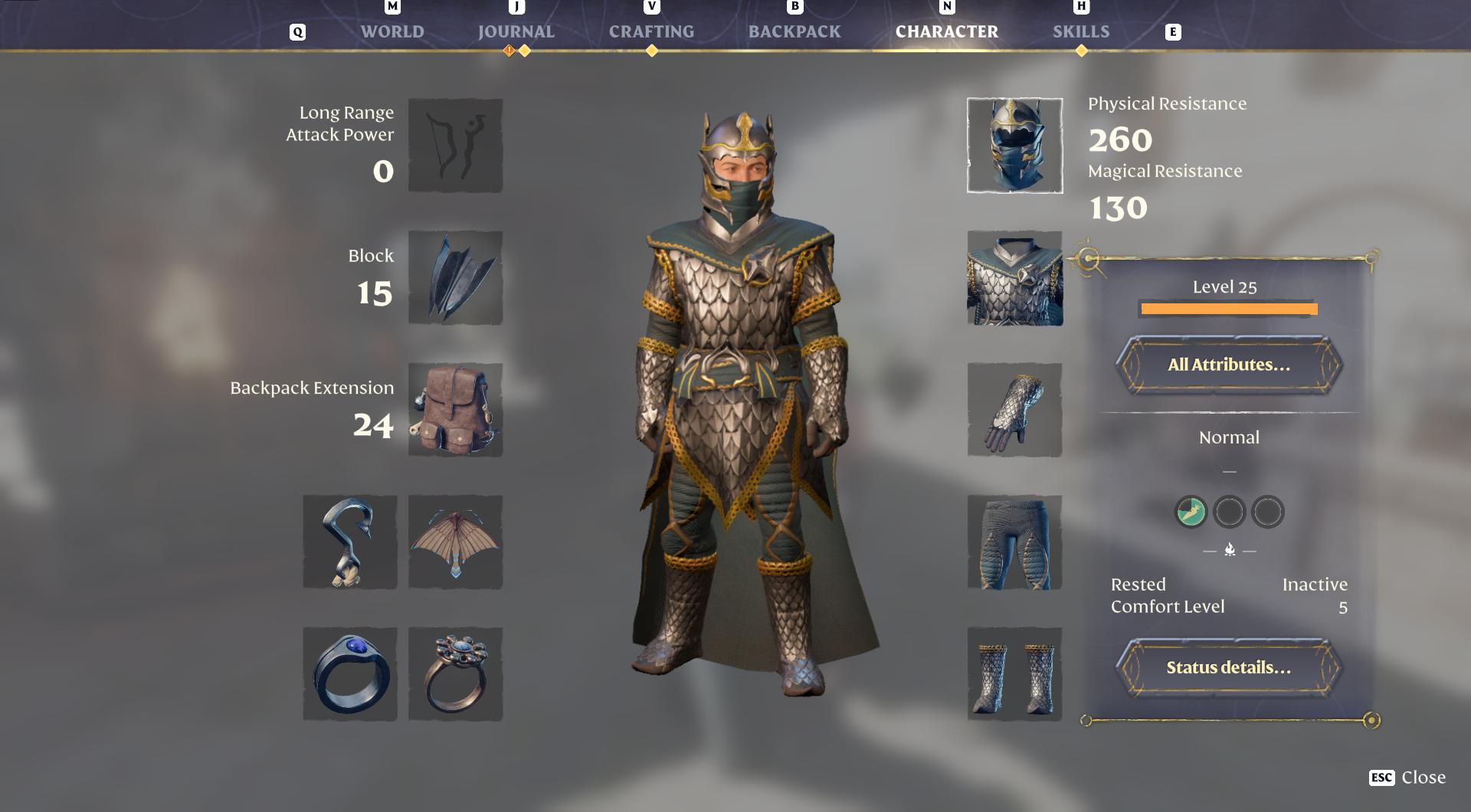Screen dimensions: 1471x812
Task: Switch to the World tab
Action: pos(392,31)
